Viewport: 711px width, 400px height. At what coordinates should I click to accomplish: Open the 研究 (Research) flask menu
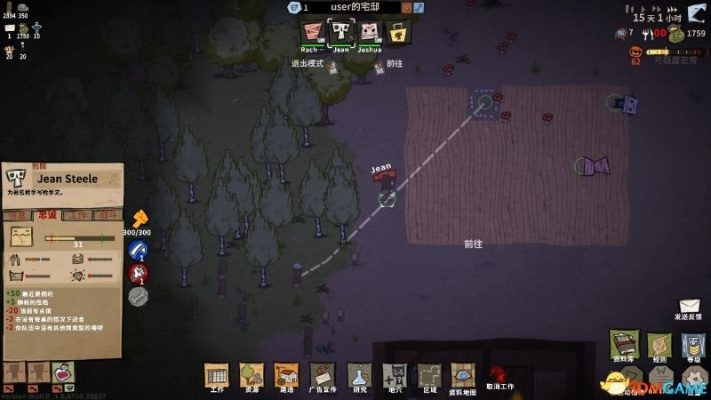pyautogui.click(x=359, y=374)
